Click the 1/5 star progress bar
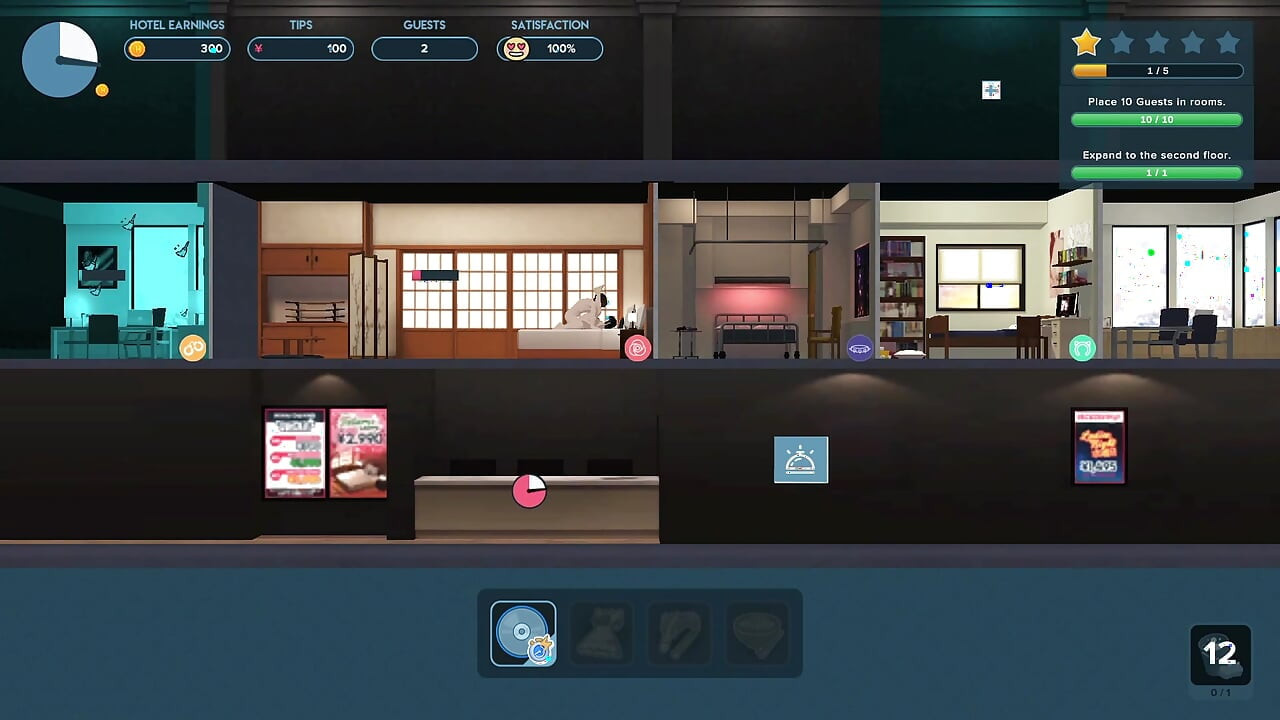 pyautogui.click(x=1156, y=70)
